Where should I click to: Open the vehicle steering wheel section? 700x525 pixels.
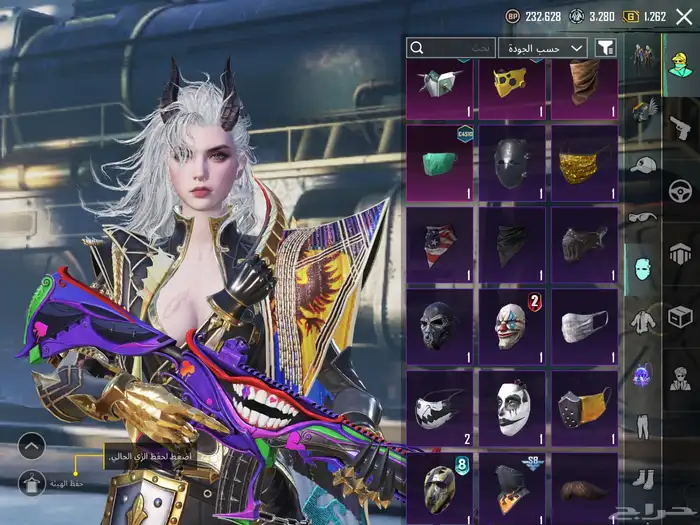click(682, 188)
